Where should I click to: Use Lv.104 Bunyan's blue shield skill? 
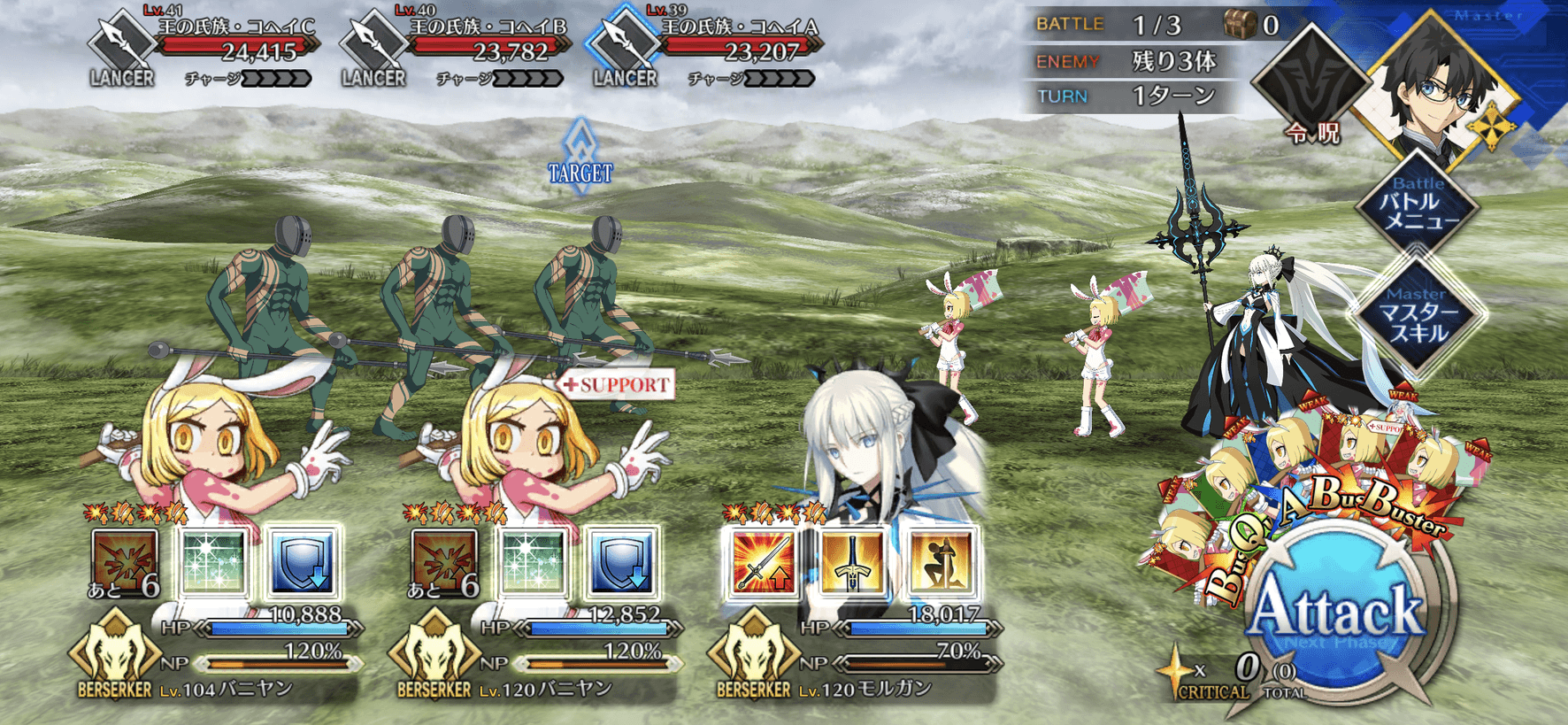point(303,561)
